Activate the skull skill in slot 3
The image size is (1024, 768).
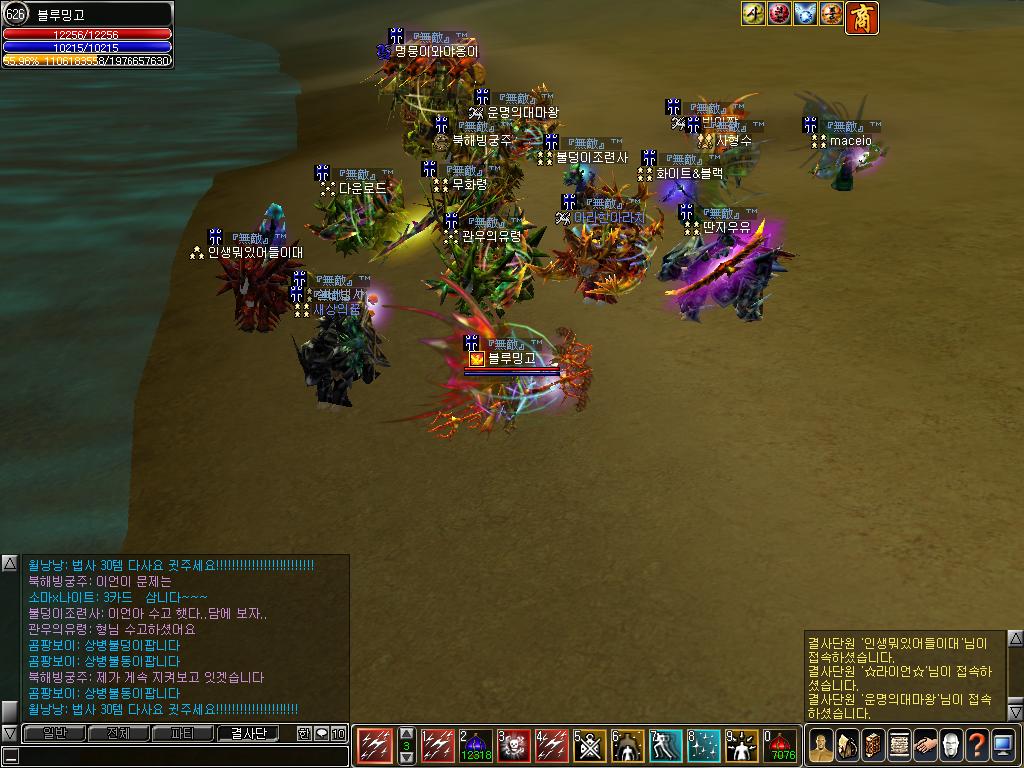point(514,746)
